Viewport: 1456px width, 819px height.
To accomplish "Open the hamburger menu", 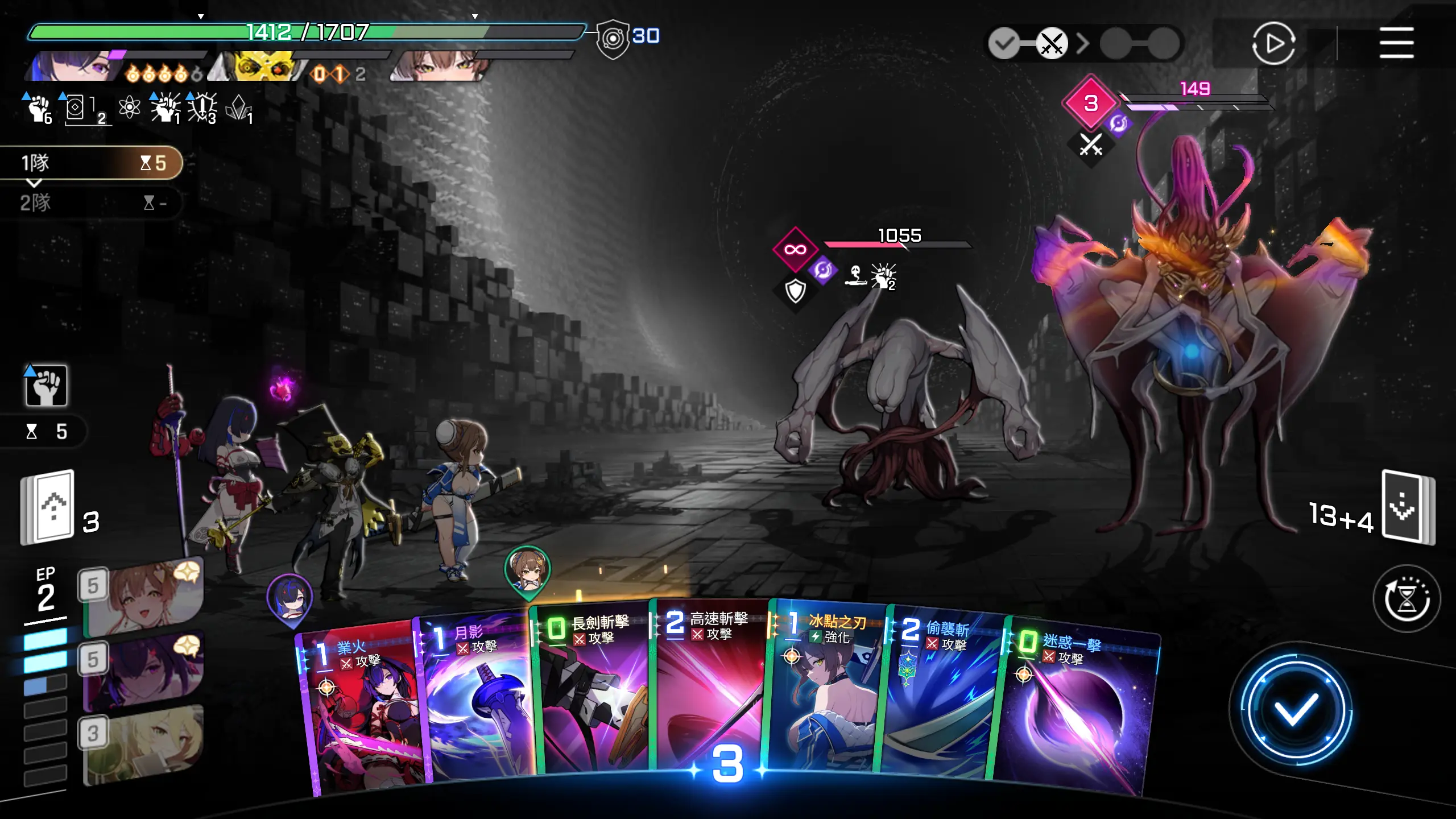I will coord(1396,43).
